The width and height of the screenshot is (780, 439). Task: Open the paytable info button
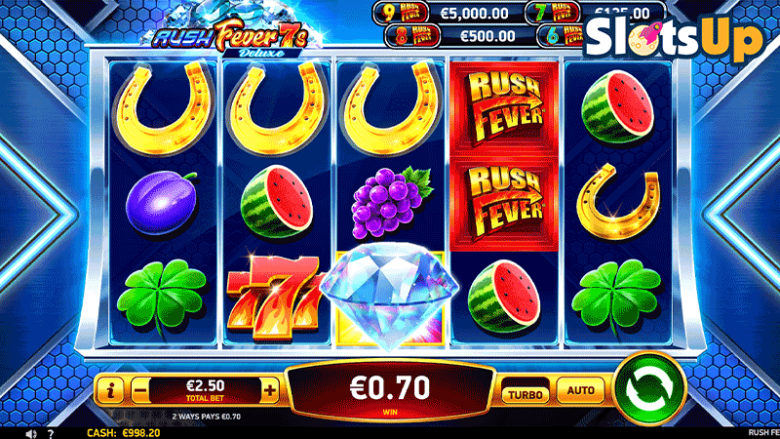coord(112,390)
